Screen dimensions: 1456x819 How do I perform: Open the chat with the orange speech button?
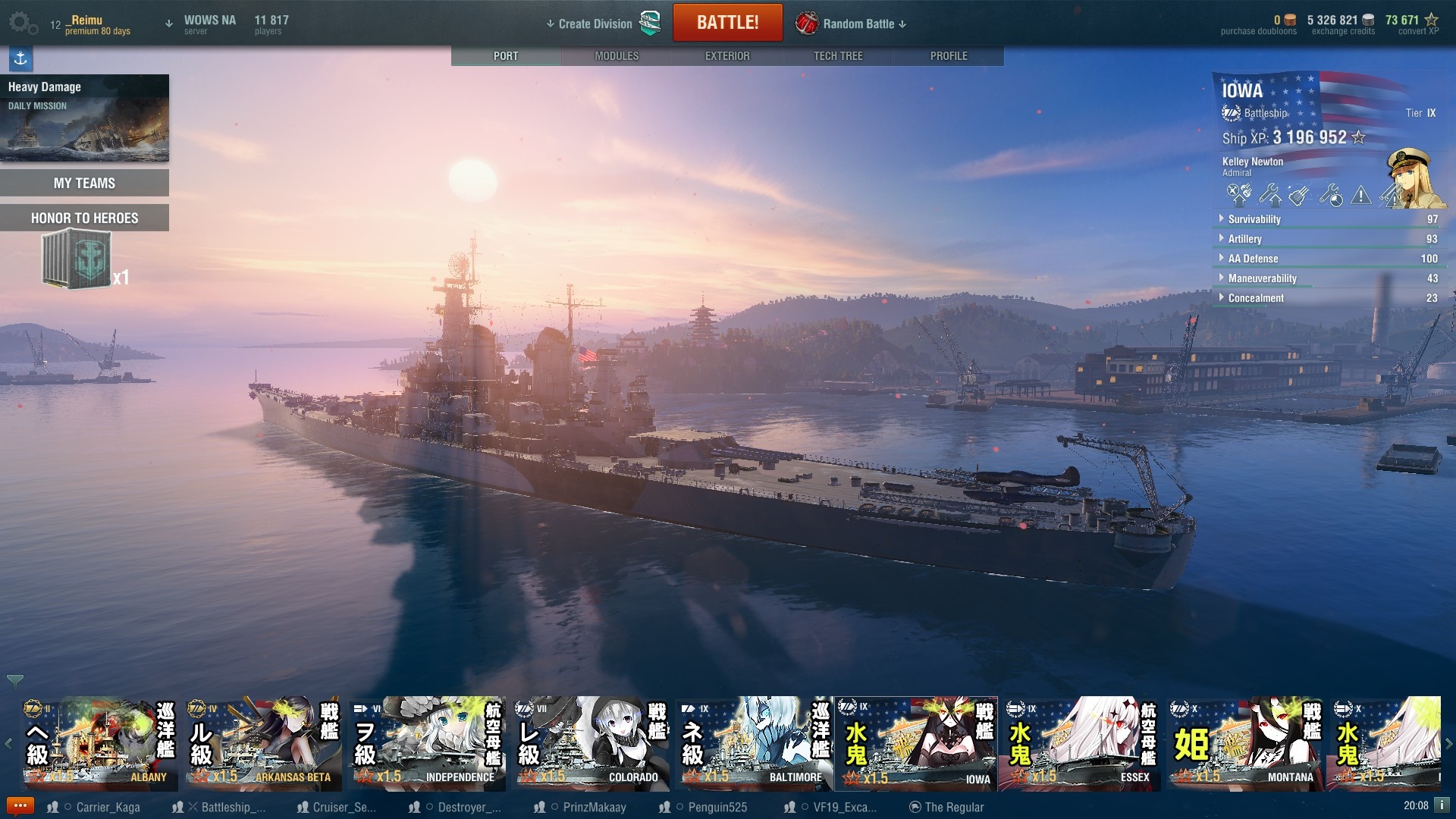20,806
